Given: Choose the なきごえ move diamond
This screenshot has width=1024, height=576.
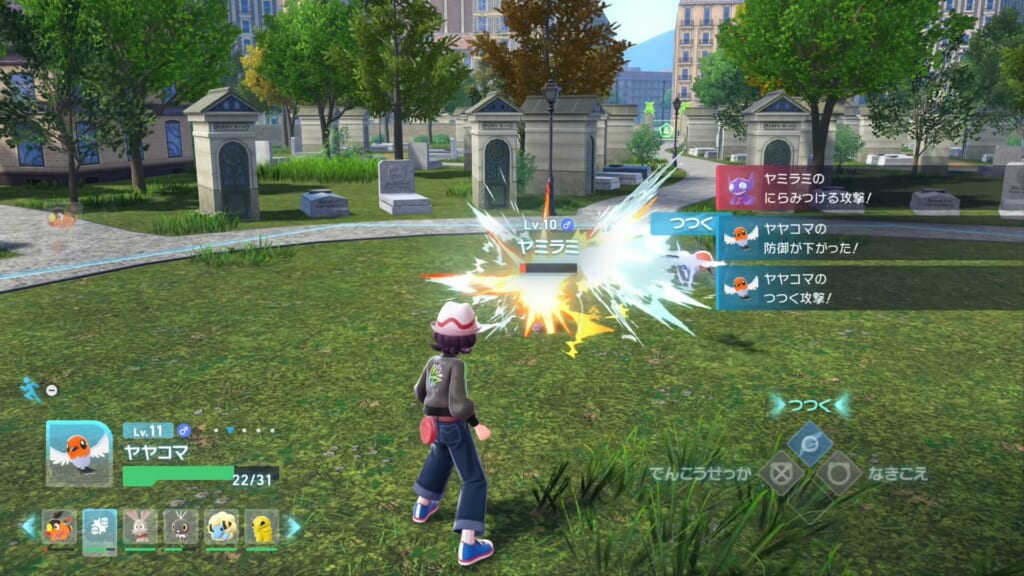Looking at the screenshot, I should [838, 472].
